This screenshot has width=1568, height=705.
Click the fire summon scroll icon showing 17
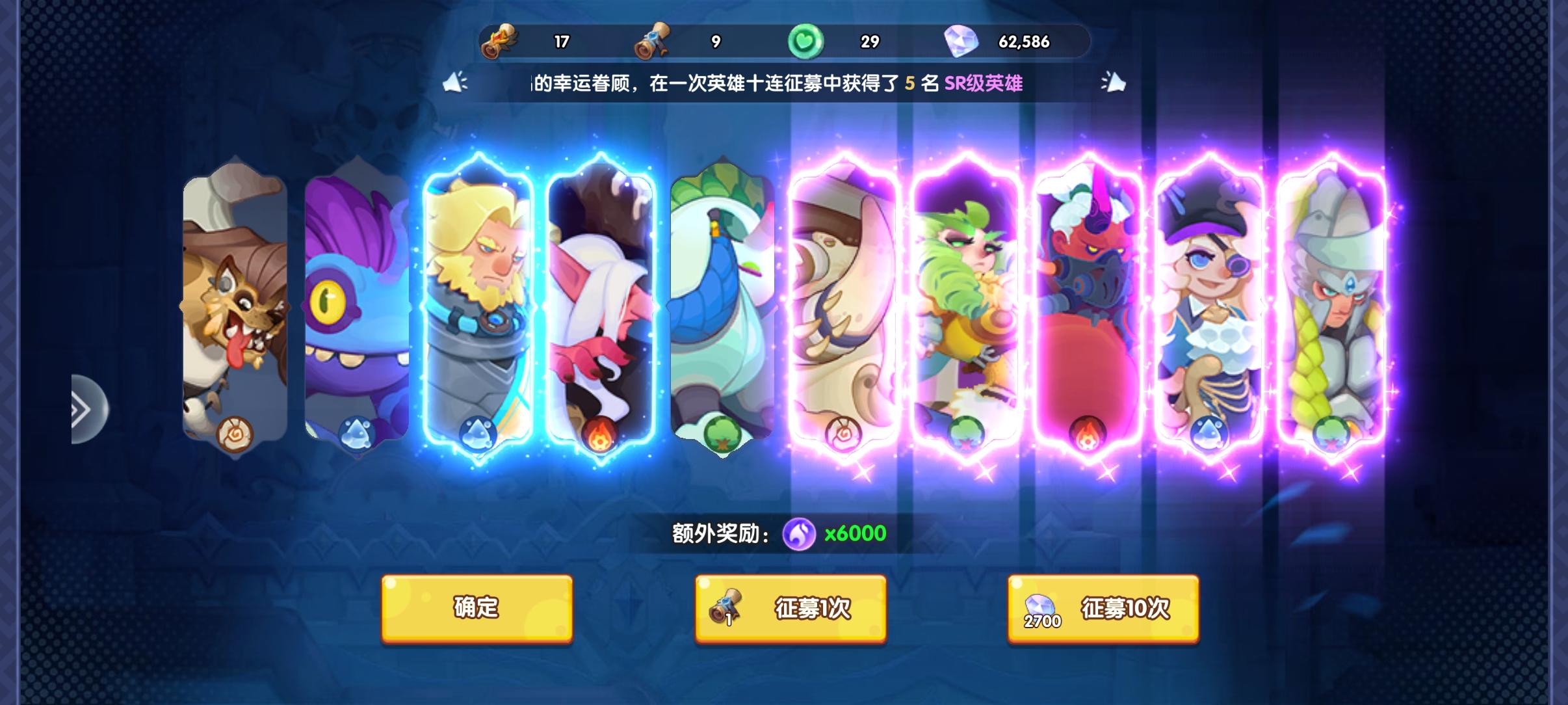pos(501,41)
